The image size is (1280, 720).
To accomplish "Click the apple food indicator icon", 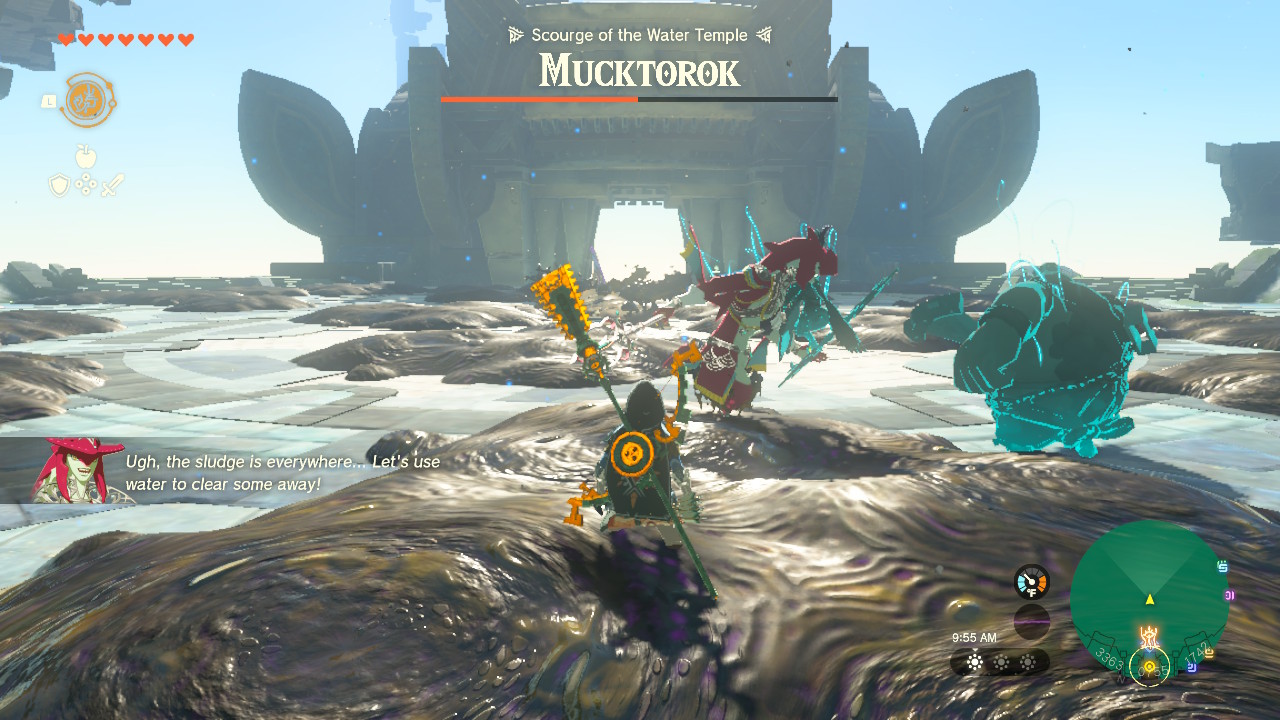I will [x=86, y=156].
